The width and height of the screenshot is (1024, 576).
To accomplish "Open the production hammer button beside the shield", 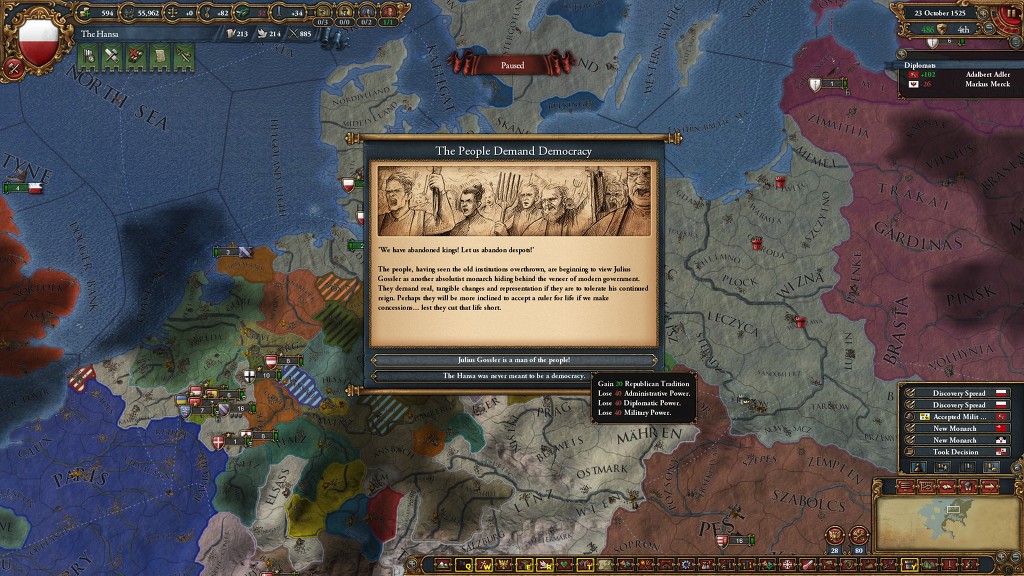I will click(13, 68).
